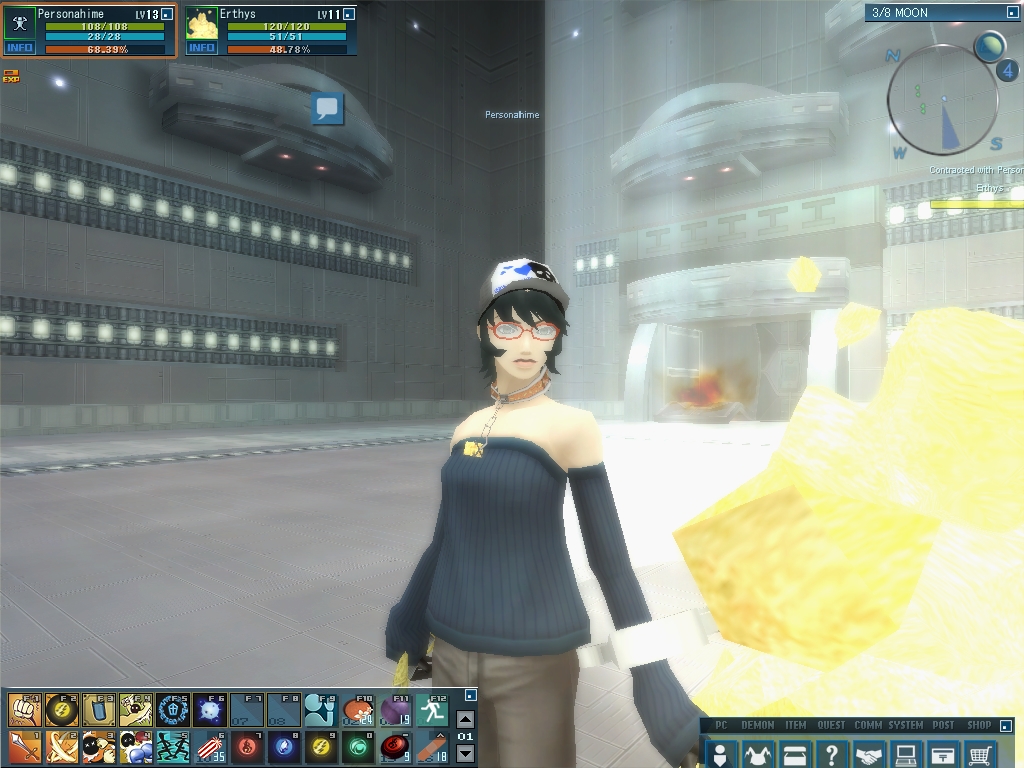Open the Item box menu

pyautogui.click(x=795, y=753)
